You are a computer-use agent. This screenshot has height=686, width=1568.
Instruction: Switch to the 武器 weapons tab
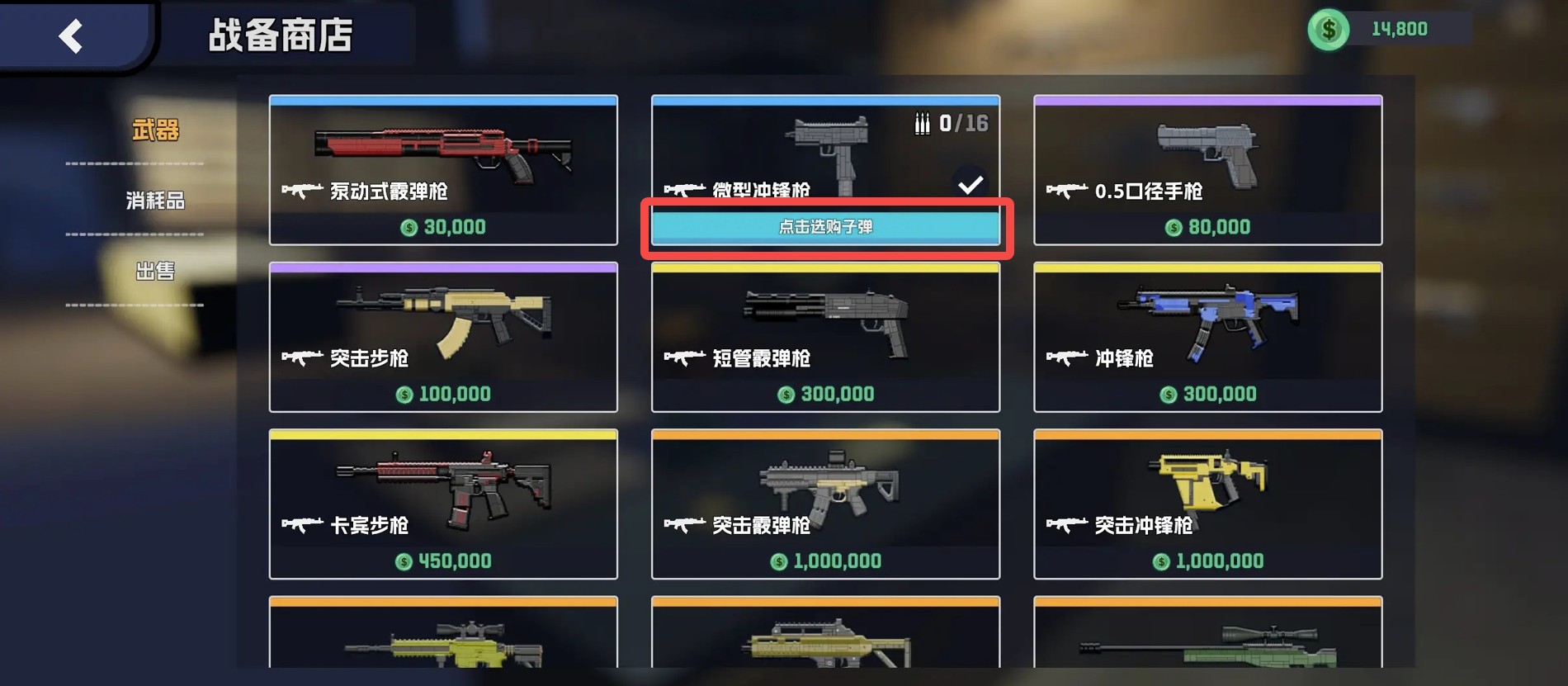pyautogui.click(x=155, y=130)
